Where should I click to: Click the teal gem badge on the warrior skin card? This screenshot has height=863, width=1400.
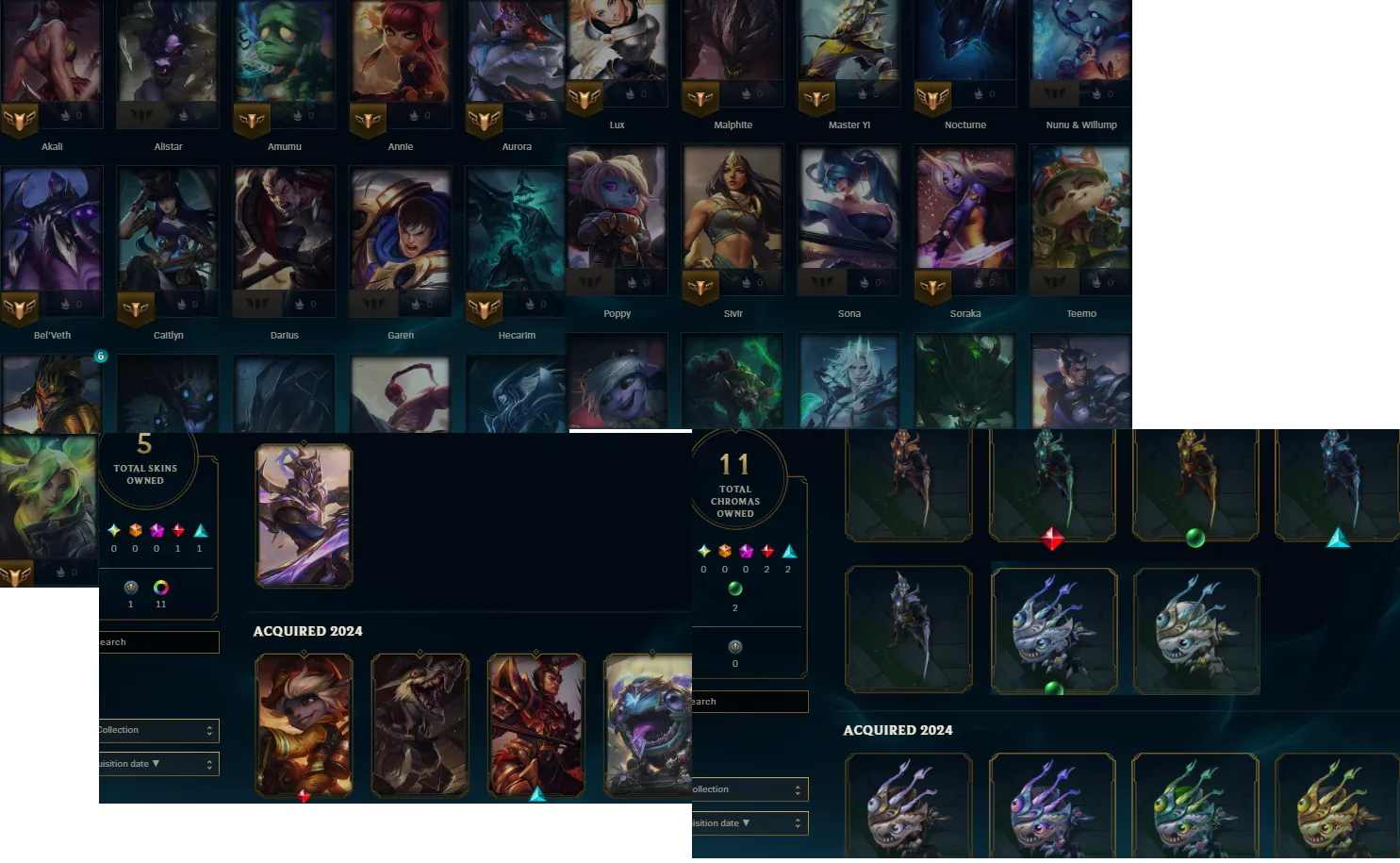point(537,794)
